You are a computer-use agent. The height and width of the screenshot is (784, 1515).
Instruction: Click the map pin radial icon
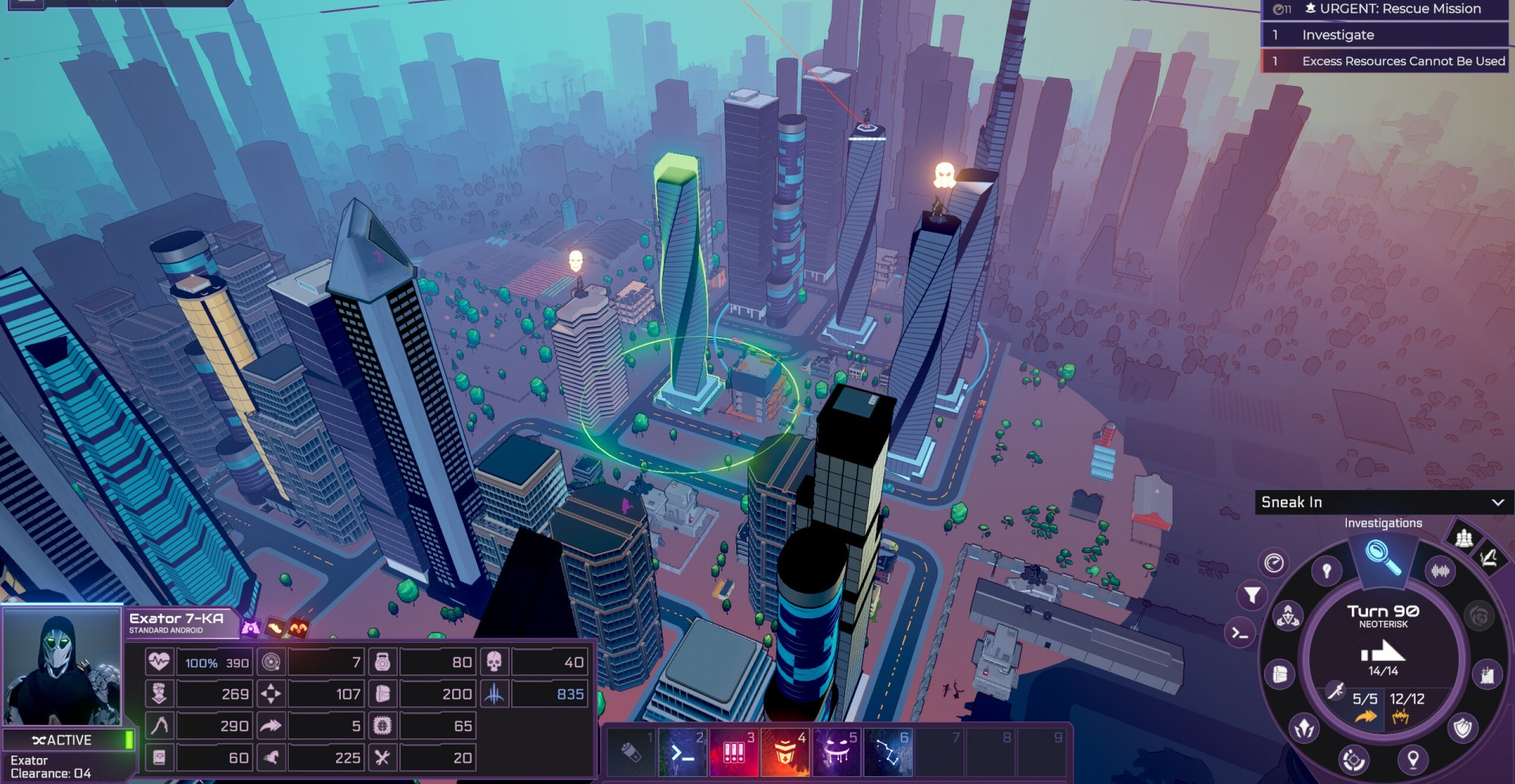click(1412, 760)
